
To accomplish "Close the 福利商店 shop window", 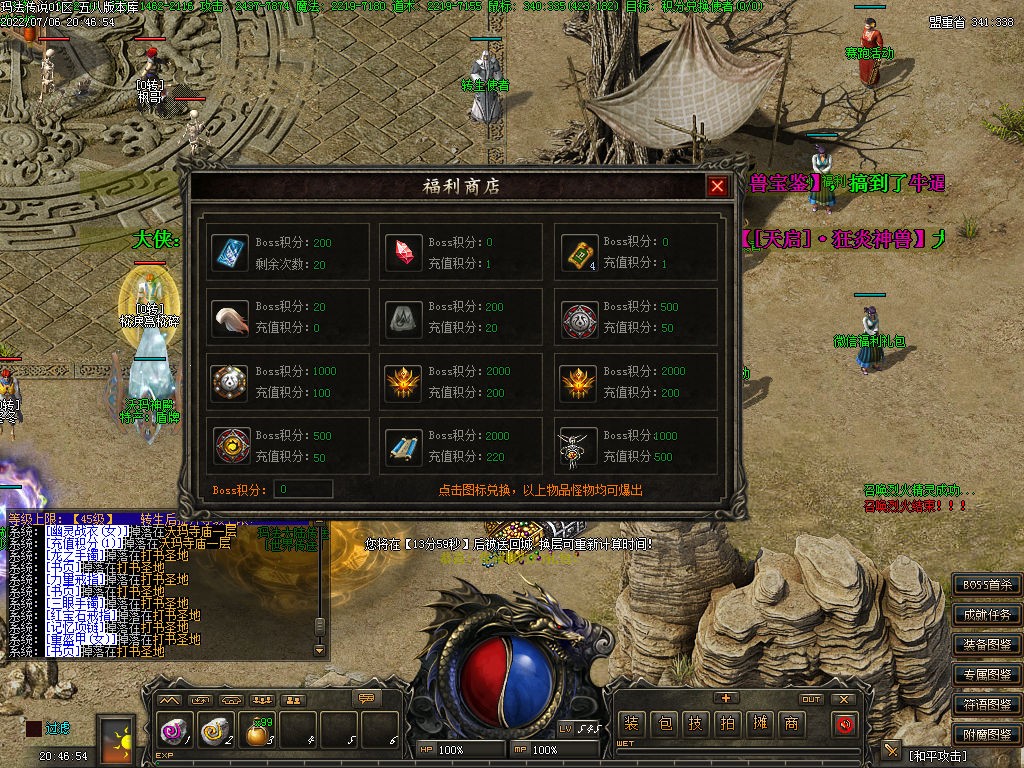I will 717,186.
